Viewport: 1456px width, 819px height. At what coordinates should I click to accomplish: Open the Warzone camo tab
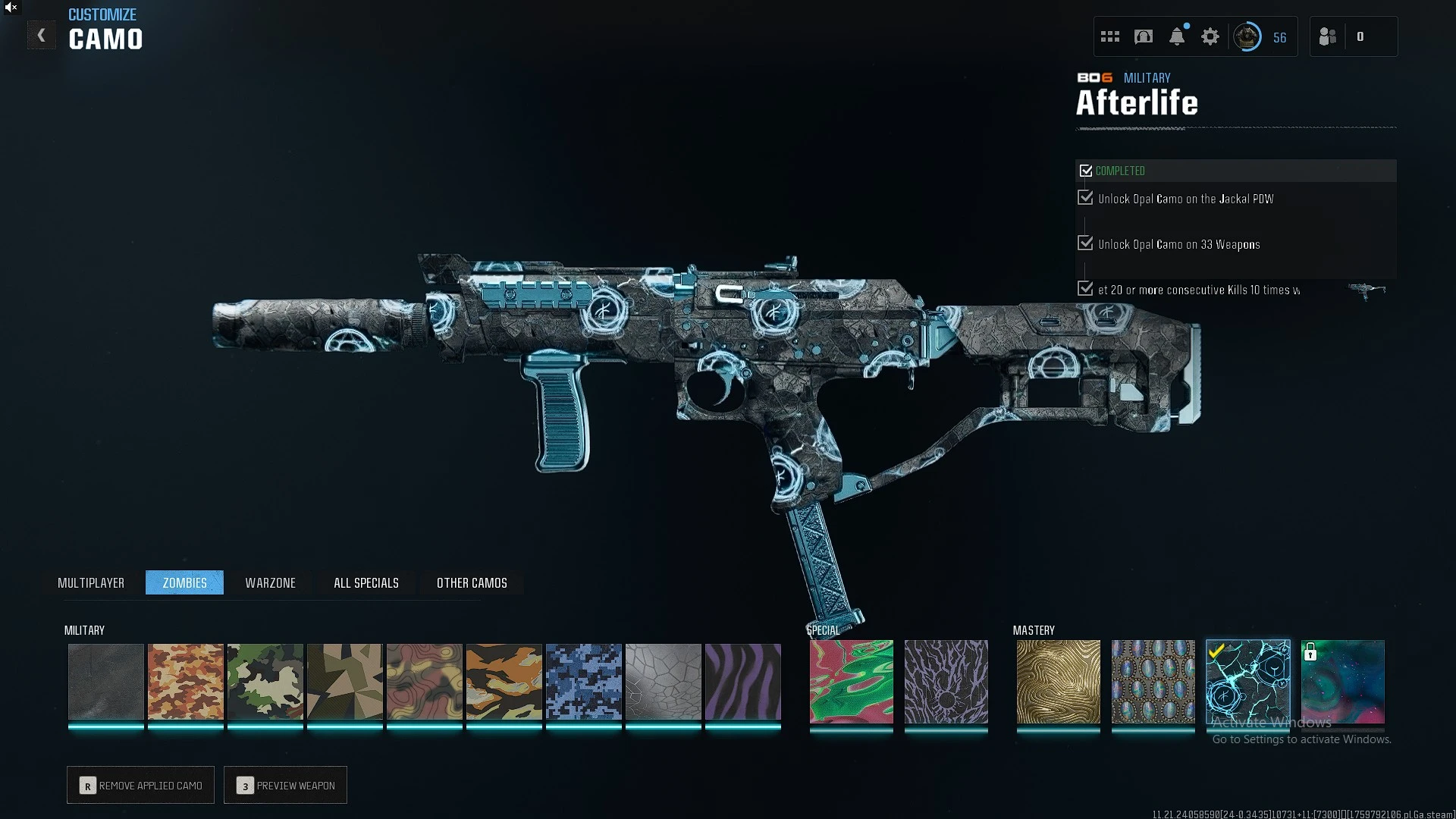click(x=270, y=582)
